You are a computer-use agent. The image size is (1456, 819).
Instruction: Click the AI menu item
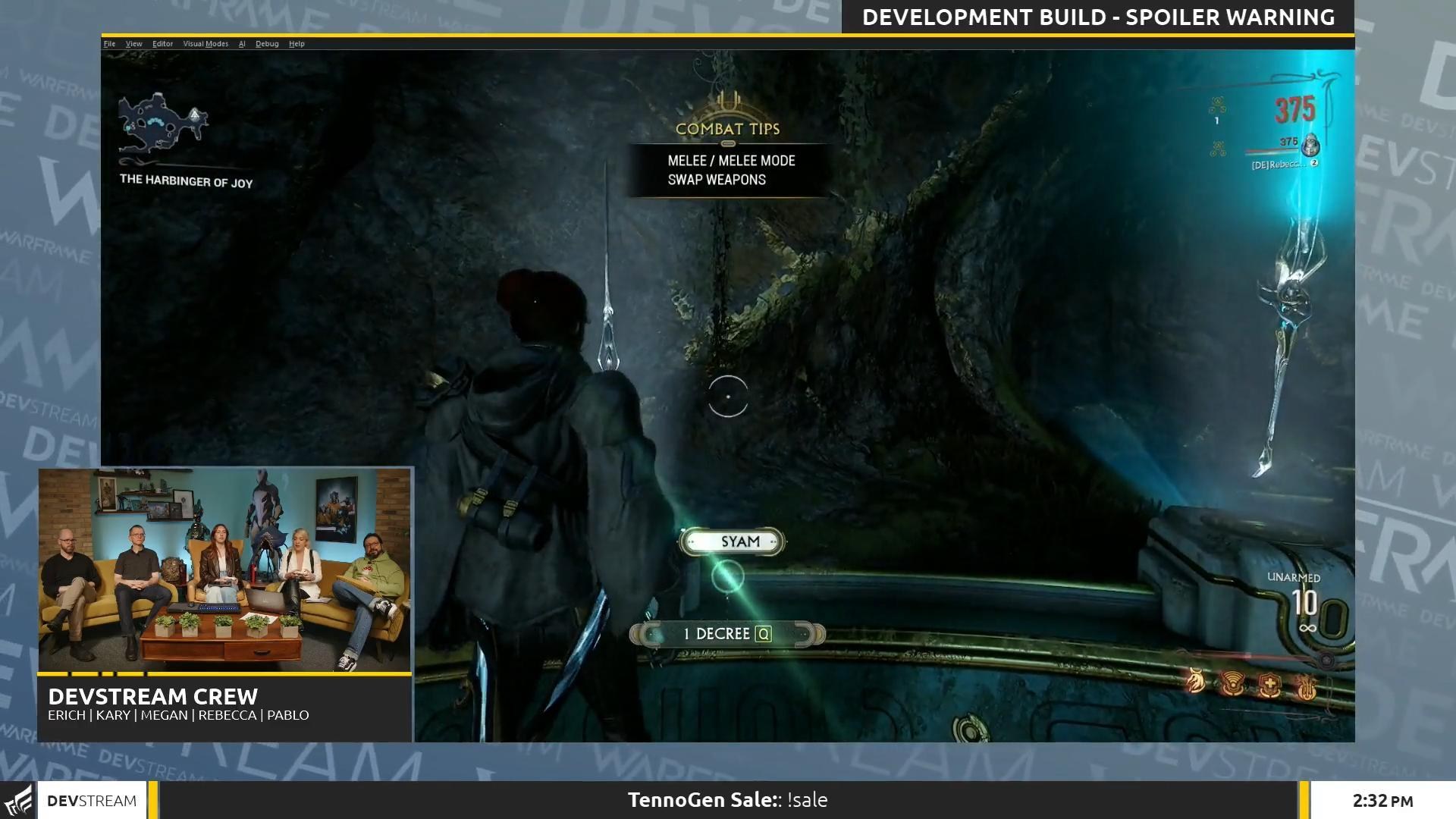tap(242, 43)
